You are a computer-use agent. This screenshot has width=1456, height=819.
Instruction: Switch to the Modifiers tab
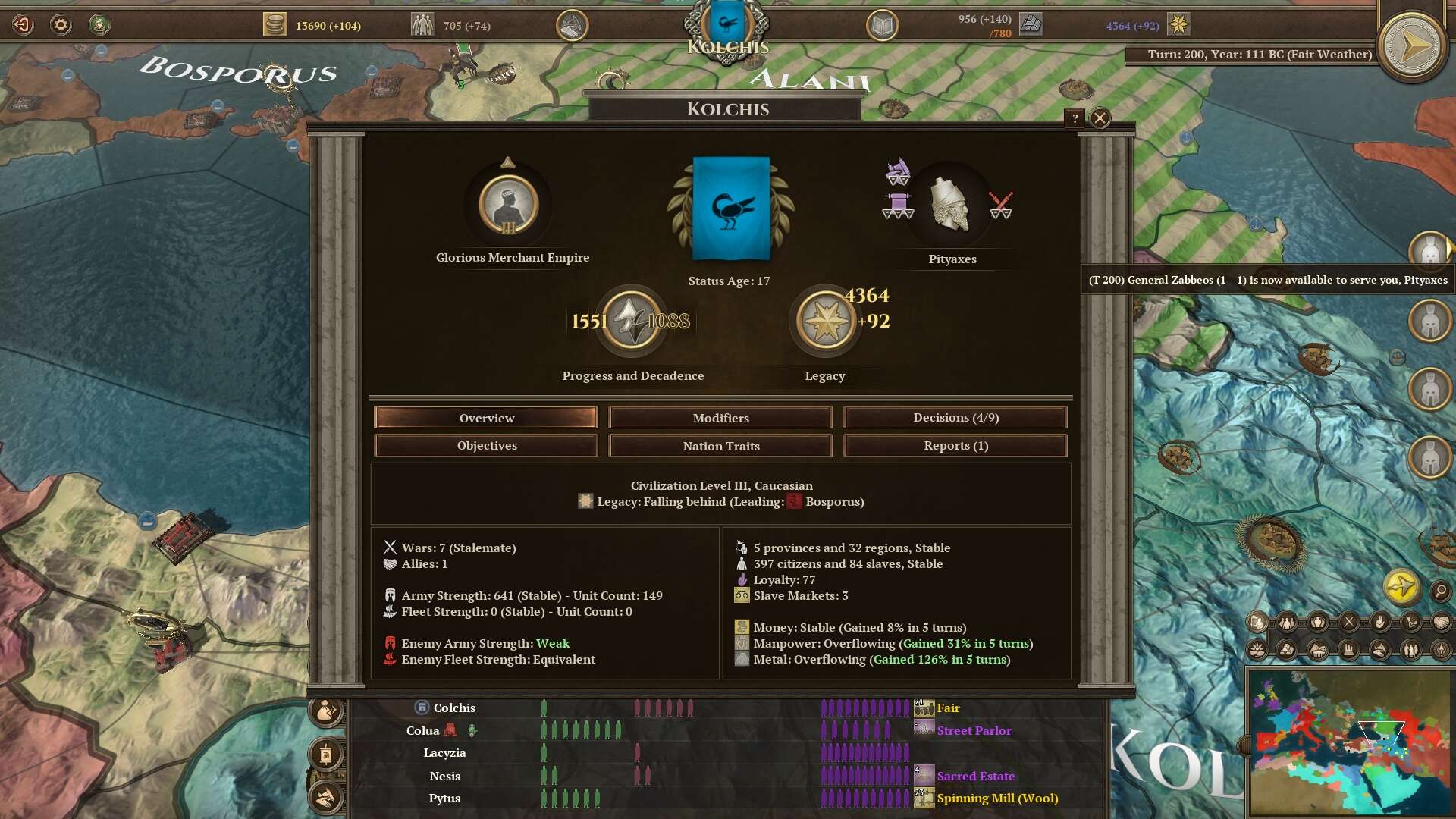click(720, 418)
